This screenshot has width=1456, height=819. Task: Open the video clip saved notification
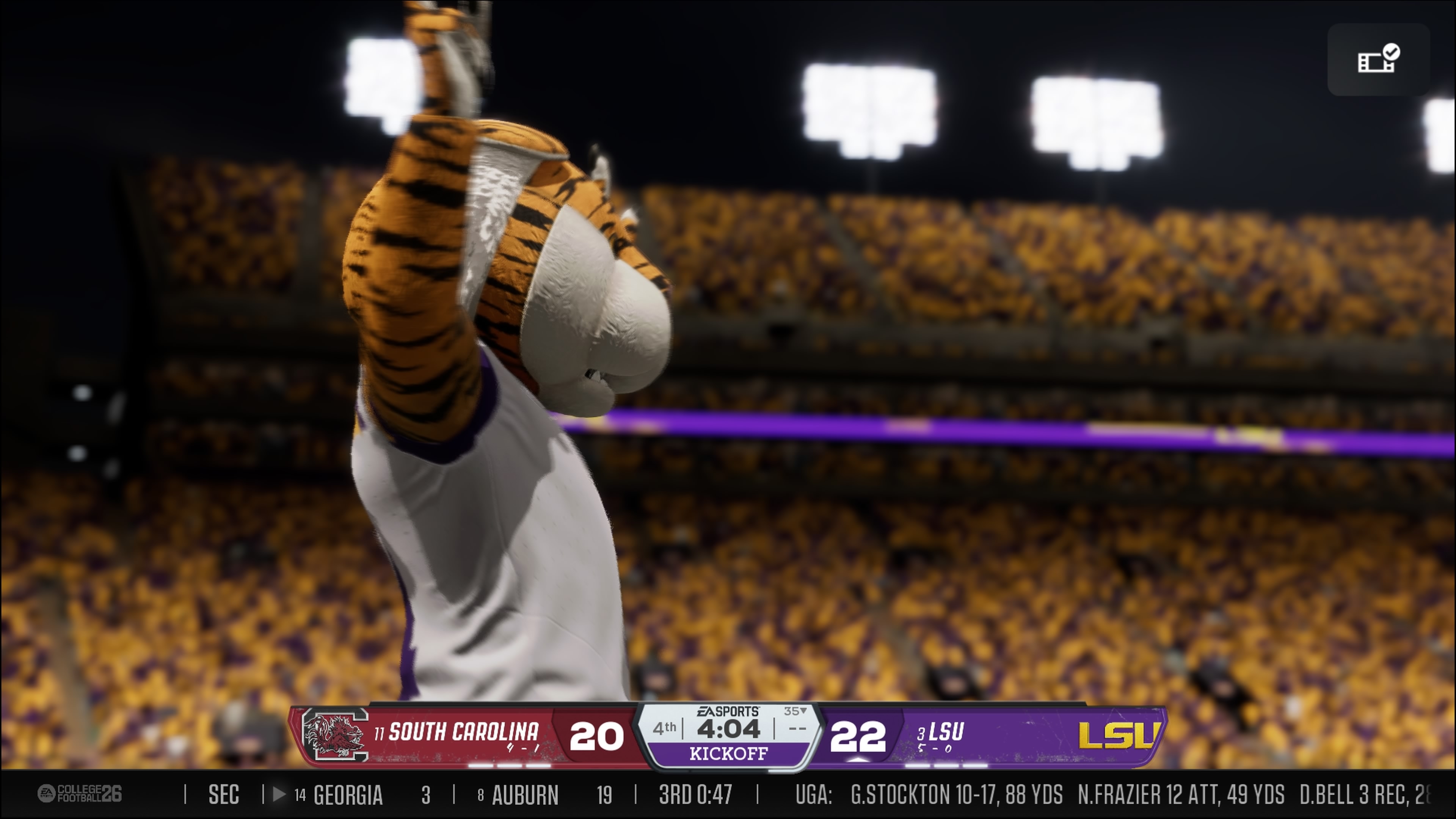(x=1378, y=60)
